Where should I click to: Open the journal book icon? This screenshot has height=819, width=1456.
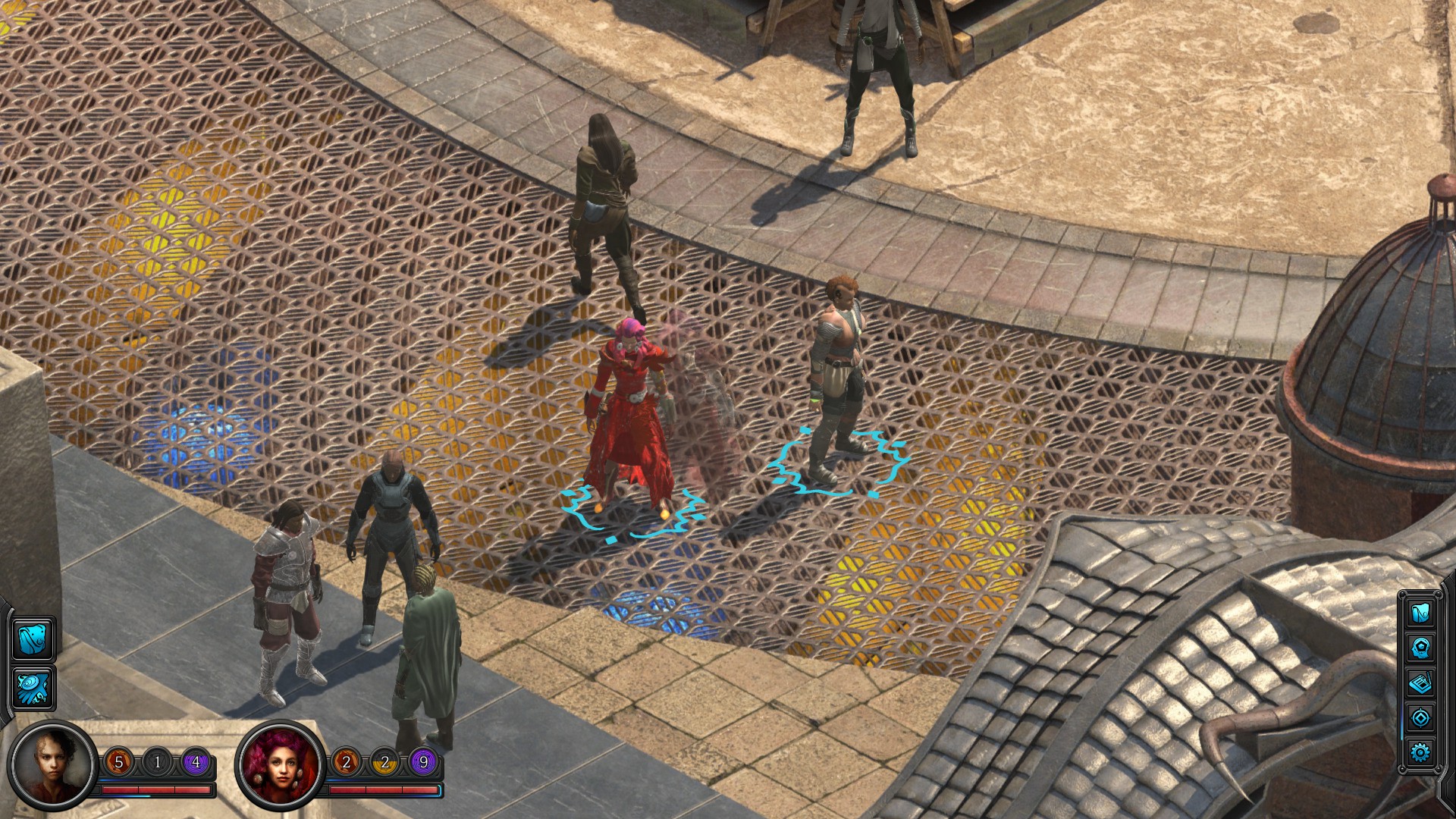tap(1420, 682)
